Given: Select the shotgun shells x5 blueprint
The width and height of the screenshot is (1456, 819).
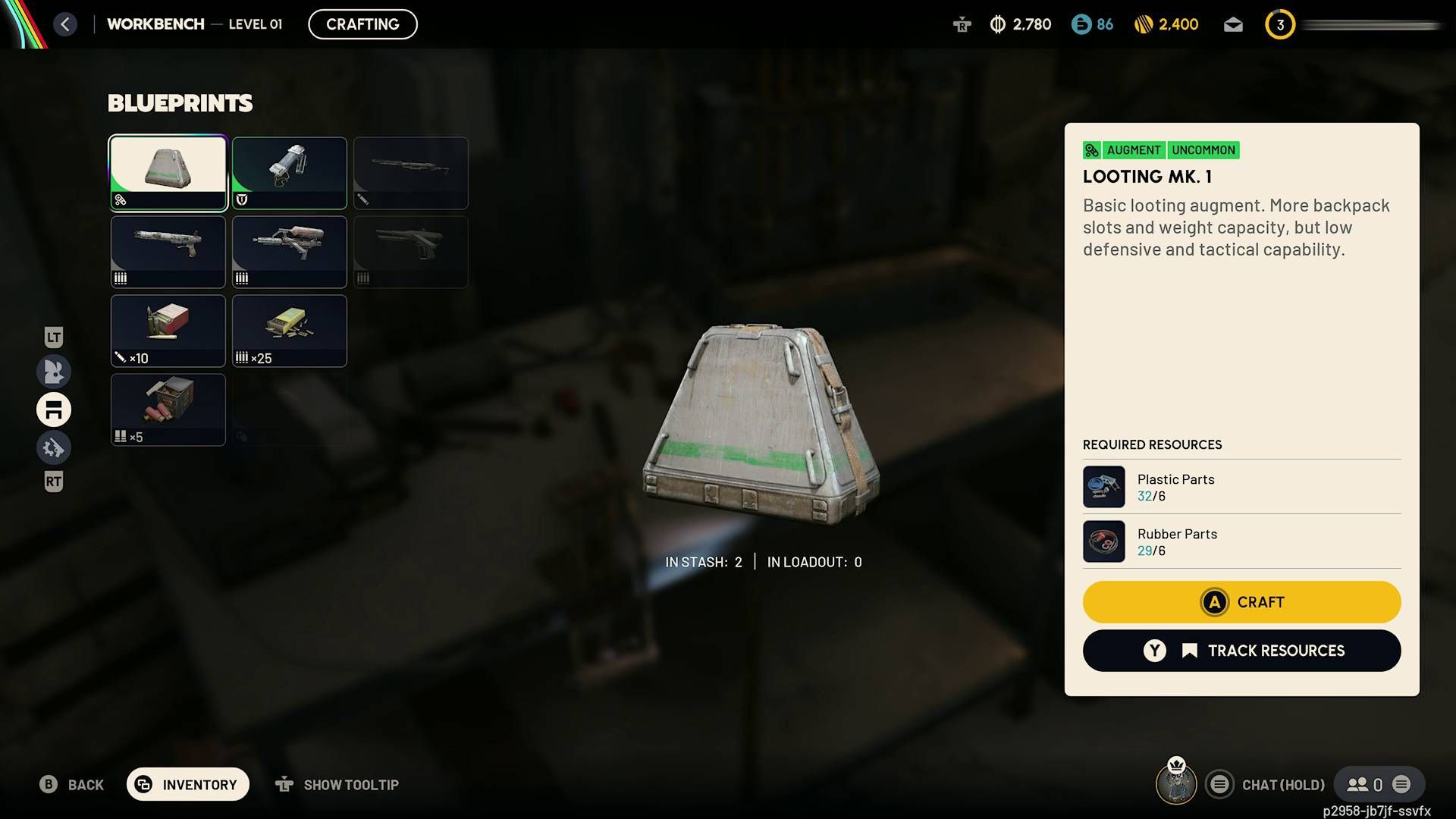Looking at the screenshot, I should coord(168,409).
